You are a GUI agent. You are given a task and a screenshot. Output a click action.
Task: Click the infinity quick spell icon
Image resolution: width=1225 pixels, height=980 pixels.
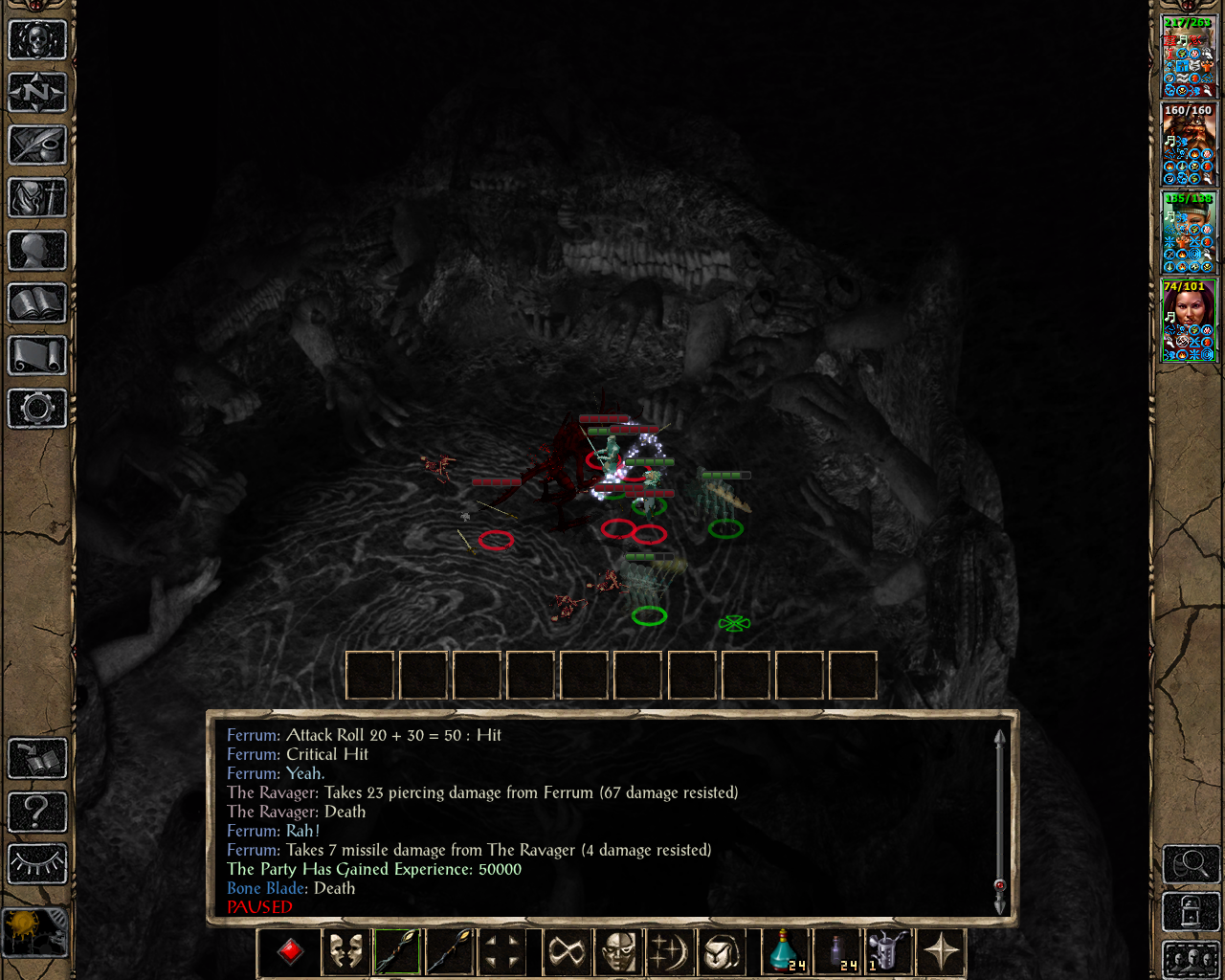point(567,950)
